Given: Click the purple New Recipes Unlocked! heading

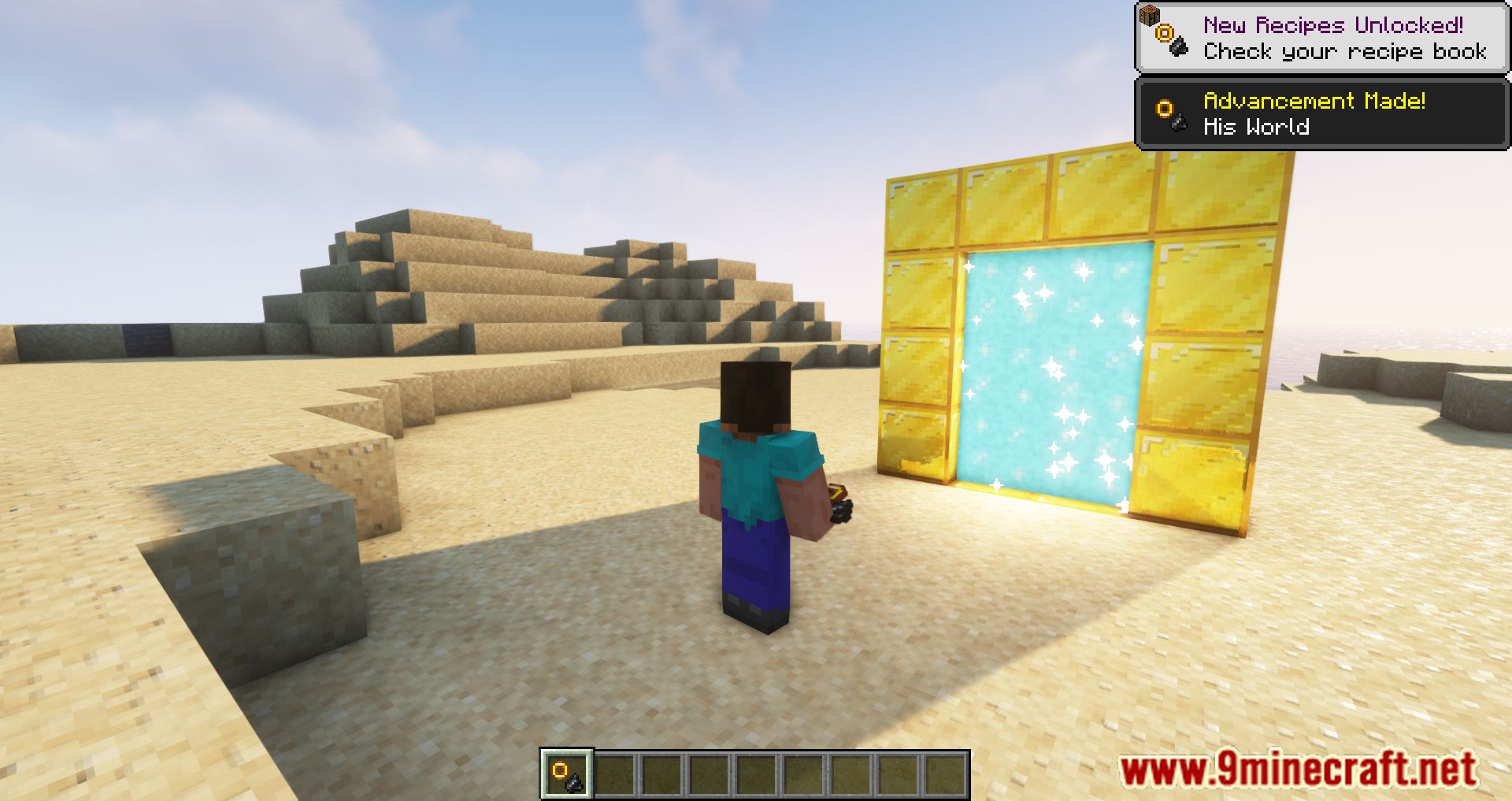Looking at the screenshot, I should tap(1332, 24).
